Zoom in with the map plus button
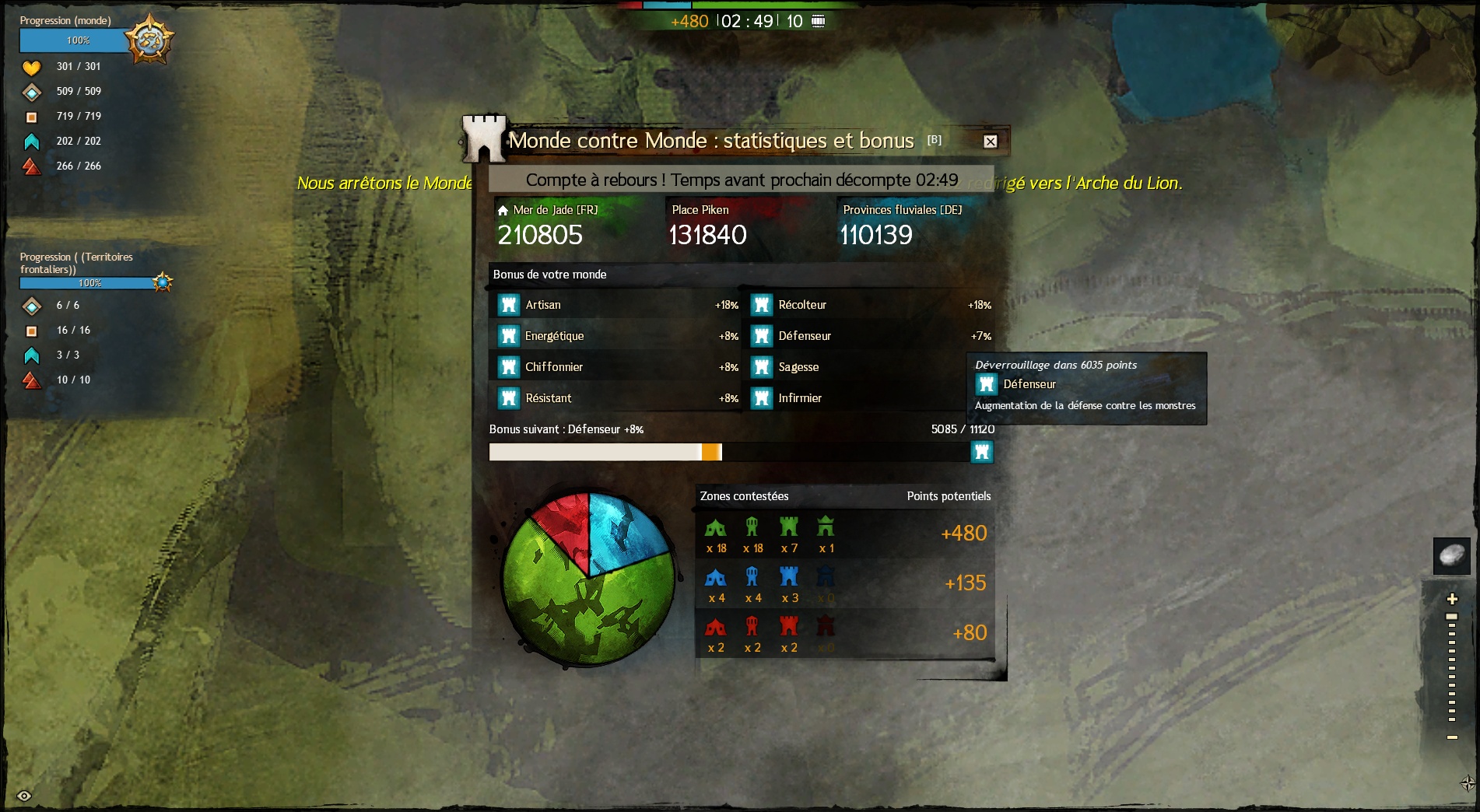 [x=1452, y=599]
